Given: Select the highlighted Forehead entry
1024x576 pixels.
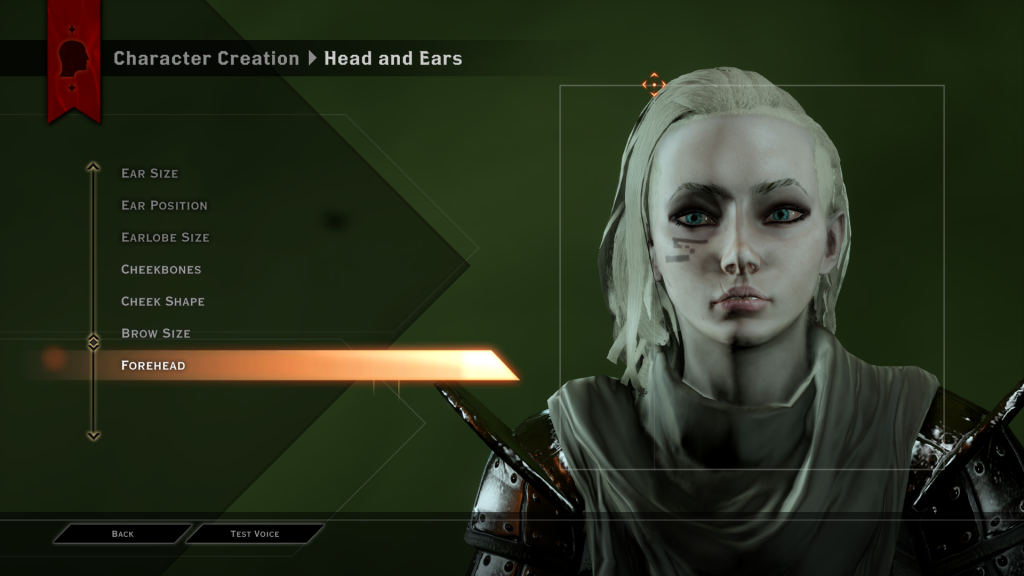Looking at the screenshot, I should (153, 365).
